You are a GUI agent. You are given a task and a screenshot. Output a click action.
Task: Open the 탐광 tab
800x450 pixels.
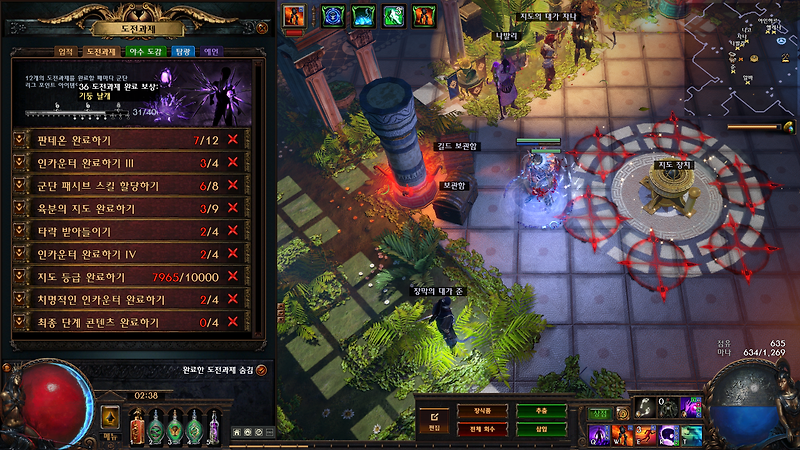click(x=182, y=51)
